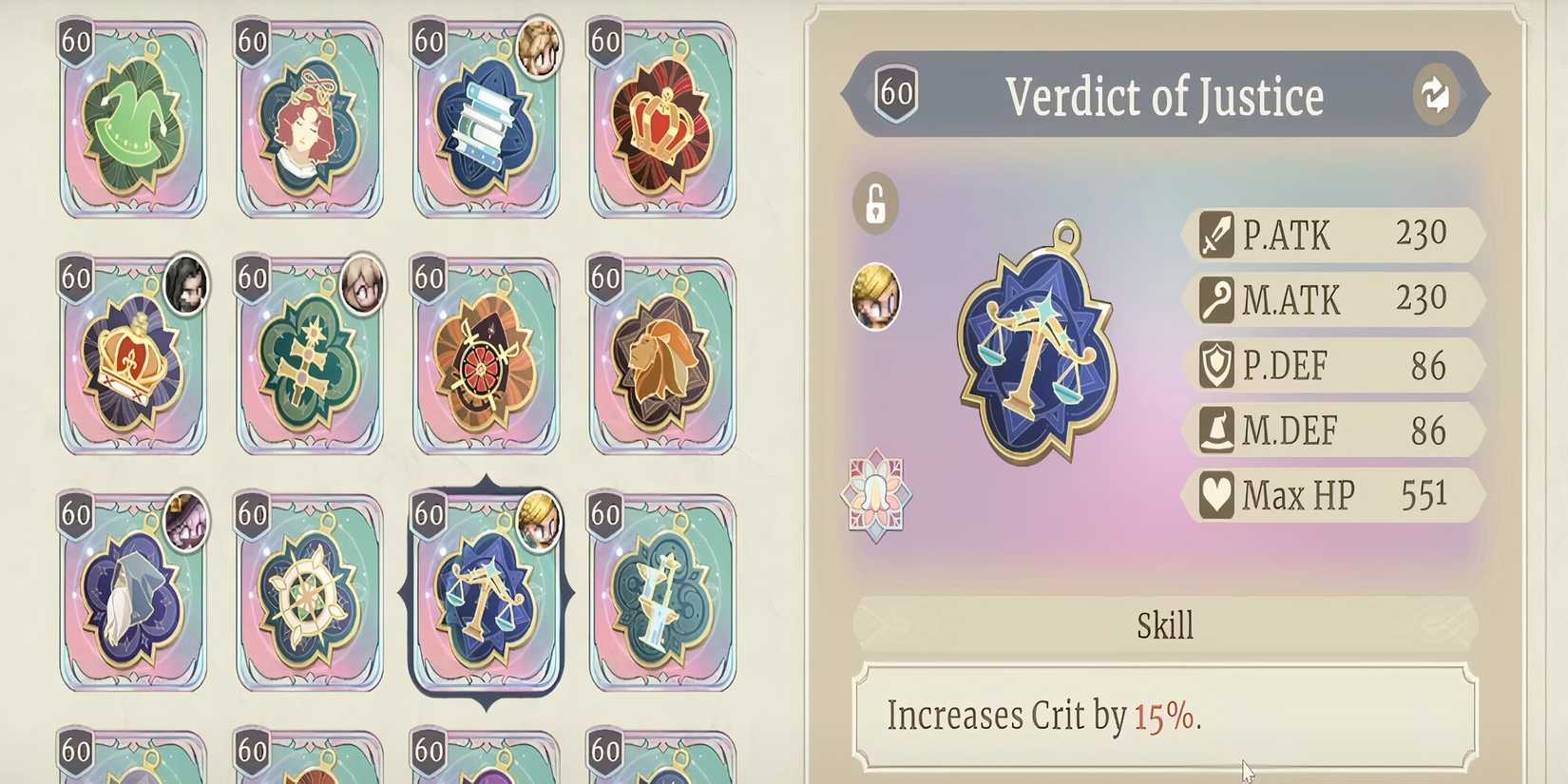Select the golden compass talisman
The image size is (1568, 784).
click(x=310, y=594)
